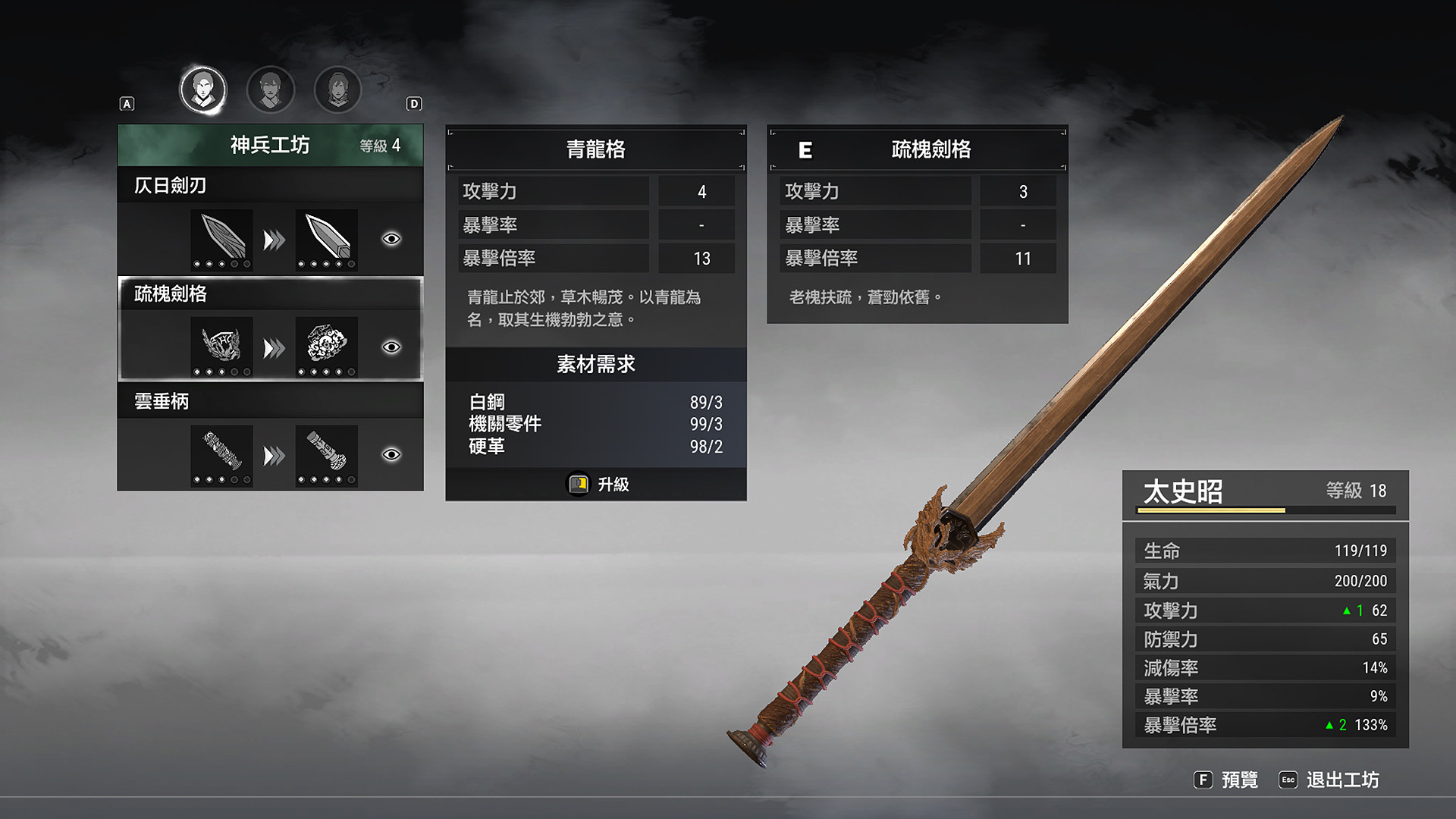The height and width of the screenshot is (819, 1456).
Task: Select the rightmost character portrait
Action: (337, 89)
